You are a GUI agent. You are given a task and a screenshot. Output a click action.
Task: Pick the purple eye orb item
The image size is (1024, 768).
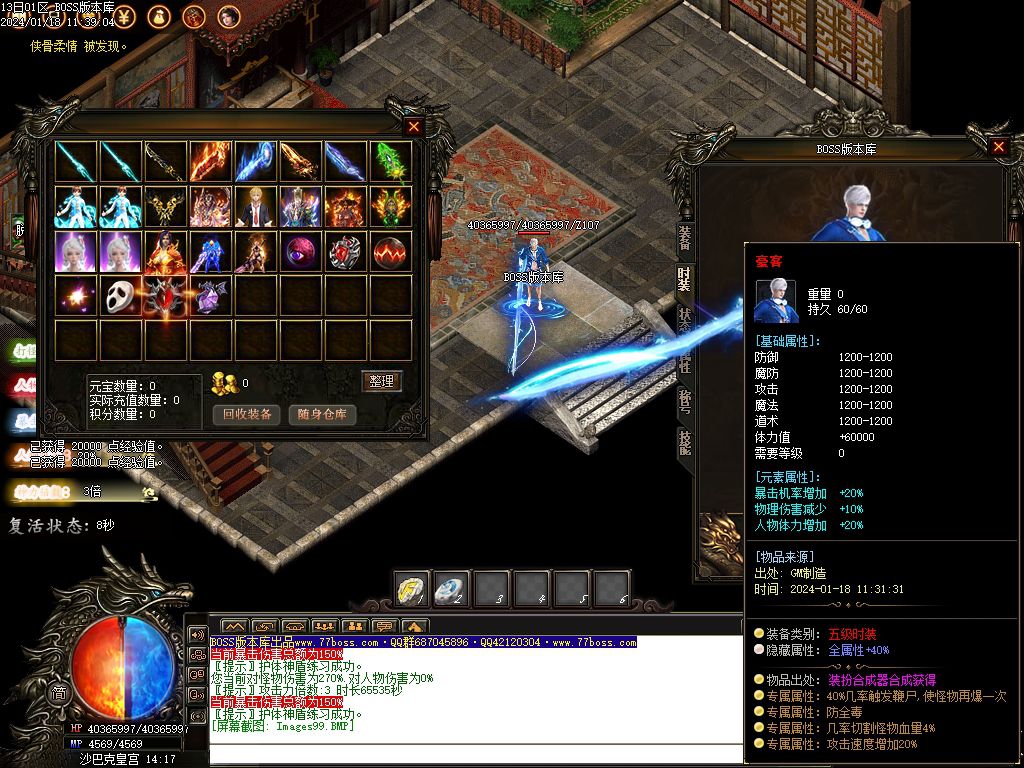click(301, 251)
